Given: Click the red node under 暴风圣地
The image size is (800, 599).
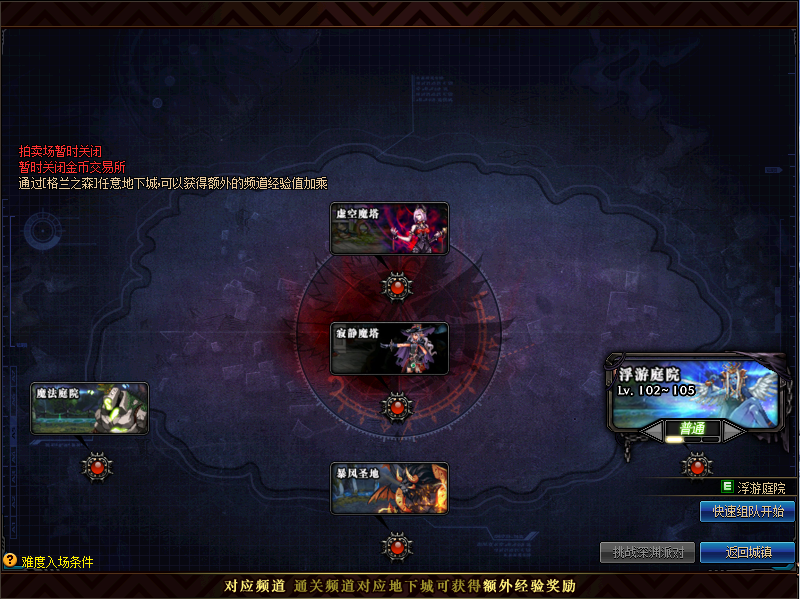Looking at the screenshot, I should point(397,546).
